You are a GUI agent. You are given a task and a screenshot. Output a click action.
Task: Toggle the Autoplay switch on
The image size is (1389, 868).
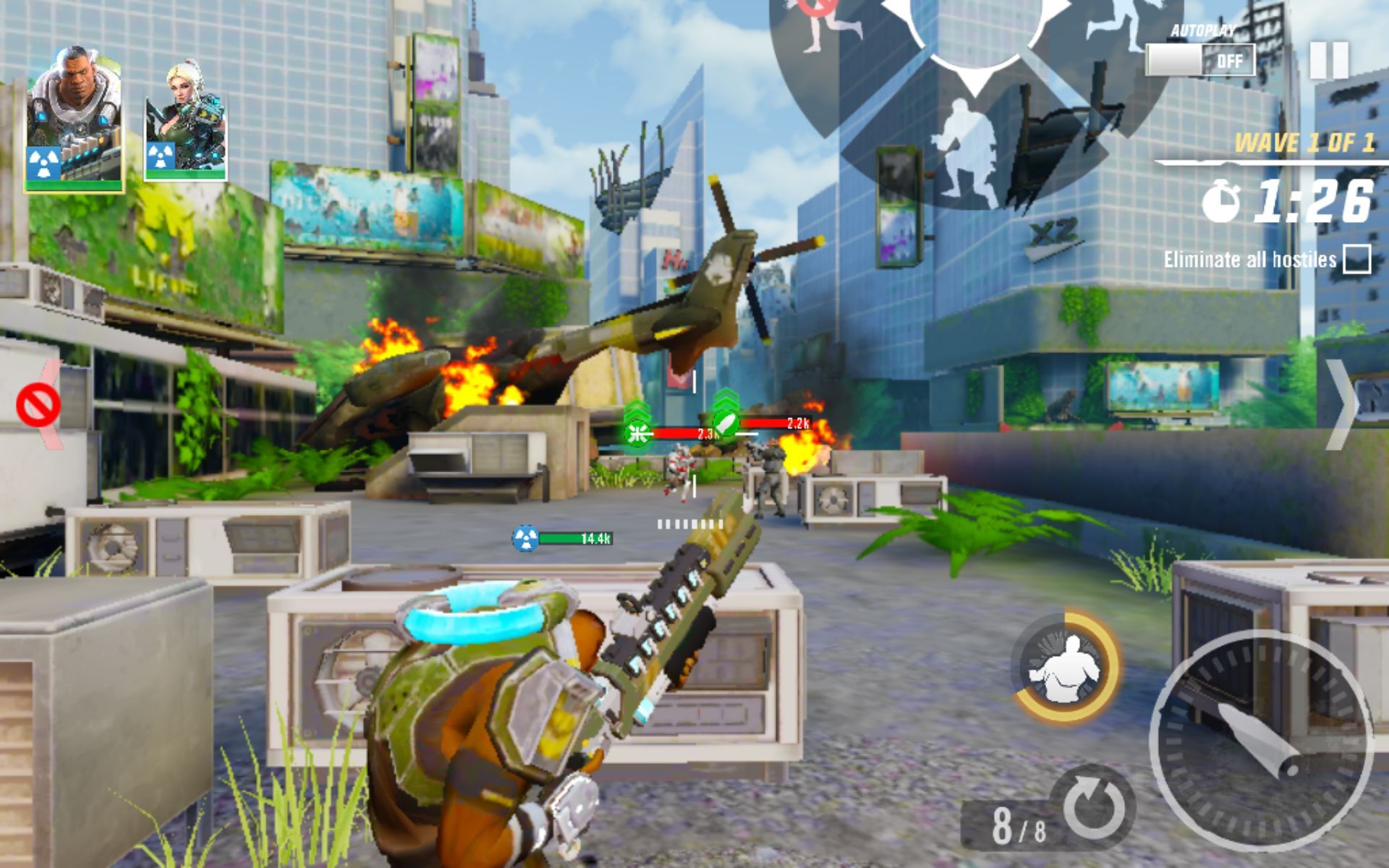pos(1200,60)
